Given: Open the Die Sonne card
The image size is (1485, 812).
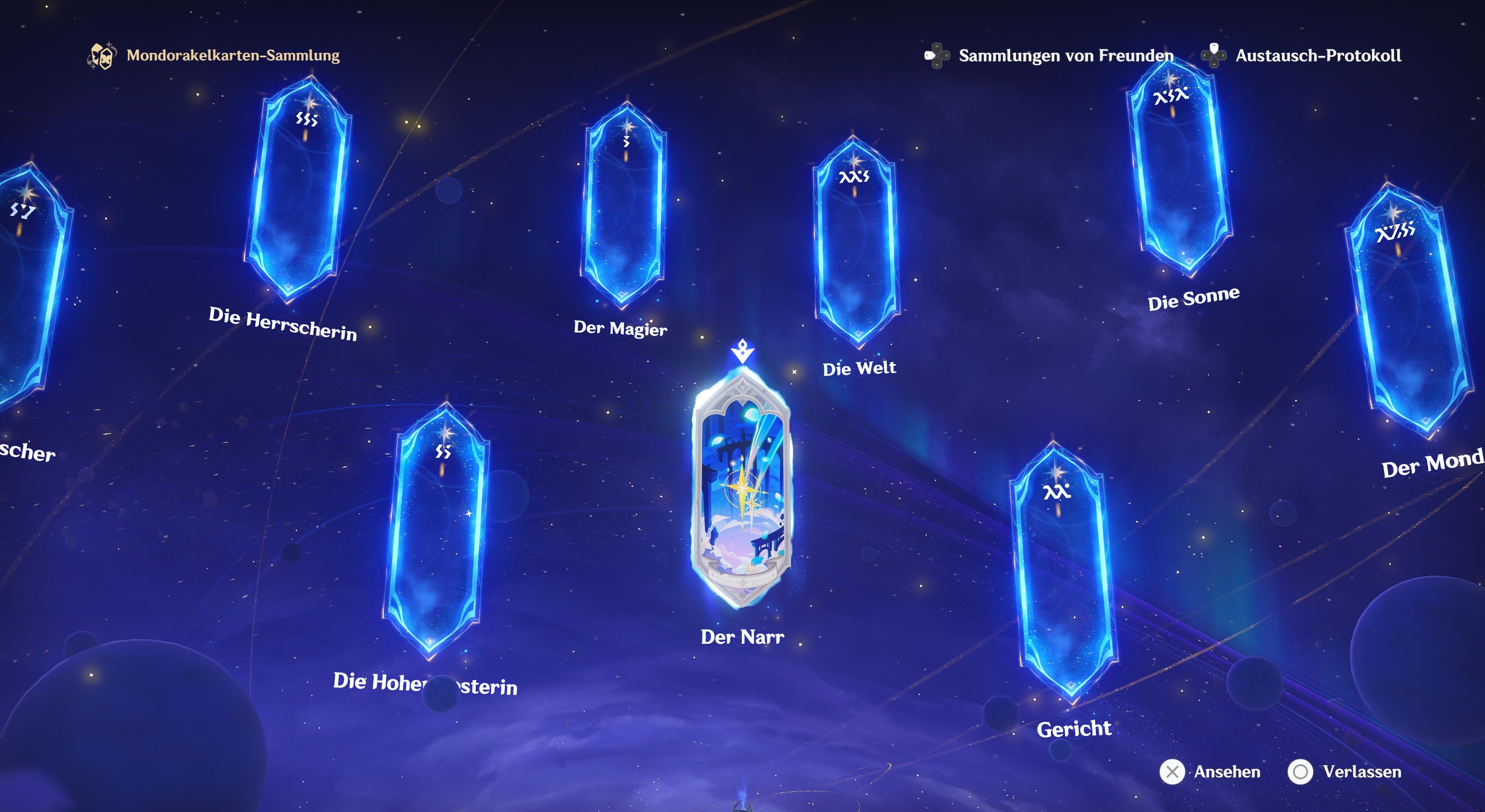Looking at the screenshot, I should coord(1179,167).
